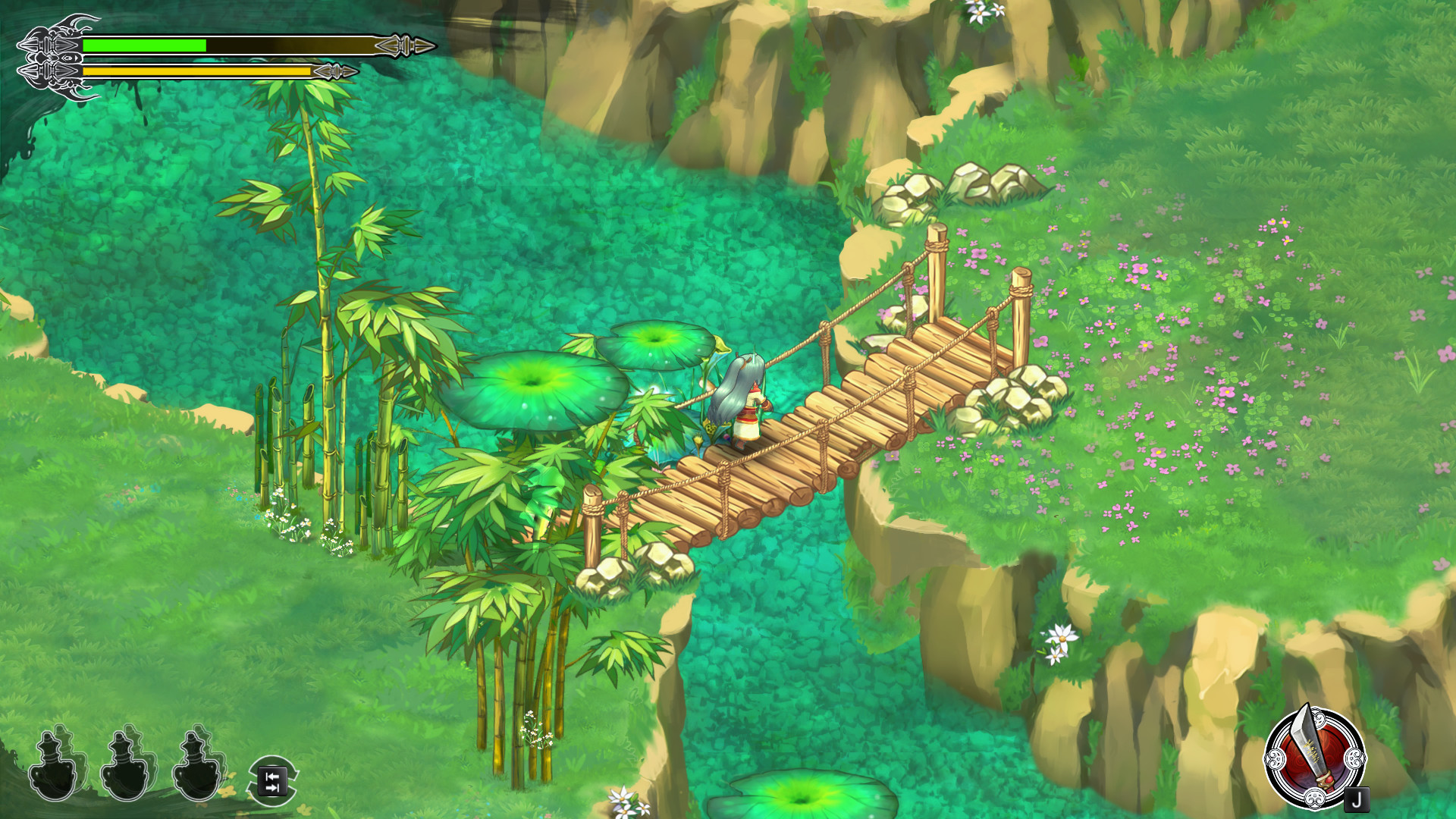1456x819 pixels.
Task: Toggle the swap-direction control above the potion belt
Action: [x=275, y=779]
